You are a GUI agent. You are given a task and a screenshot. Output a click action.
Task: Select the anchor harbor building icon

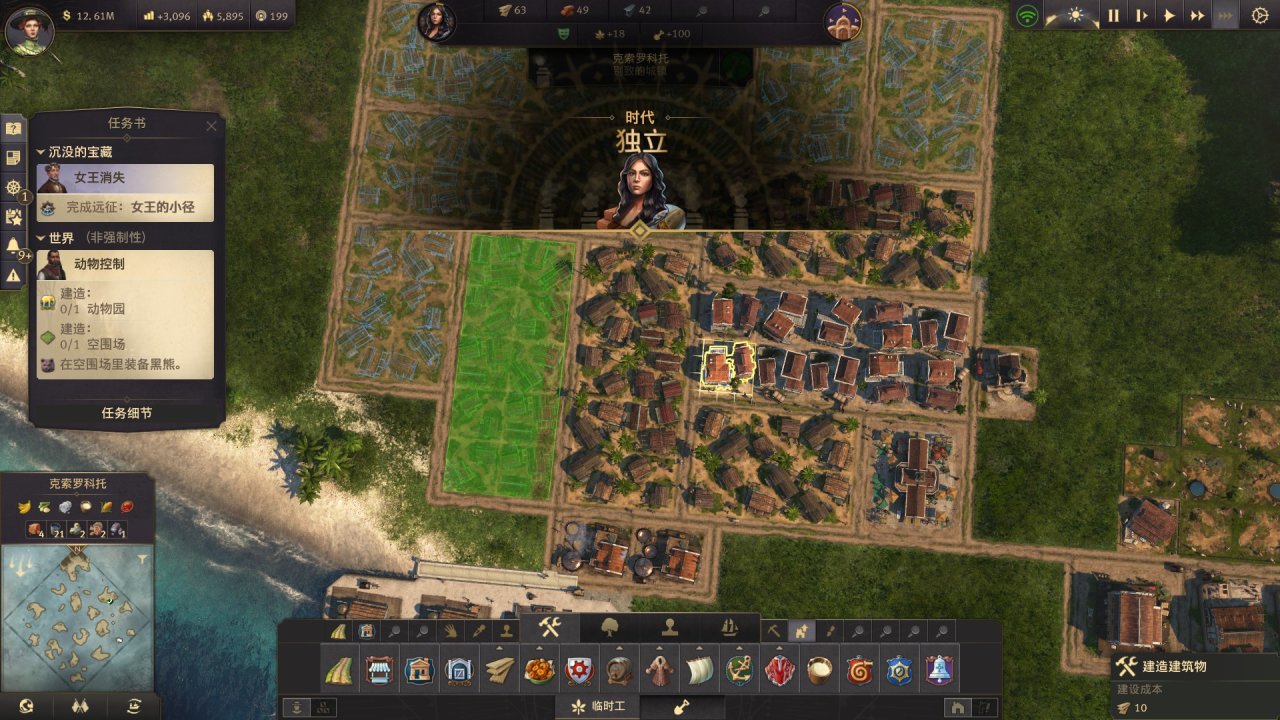739,669
